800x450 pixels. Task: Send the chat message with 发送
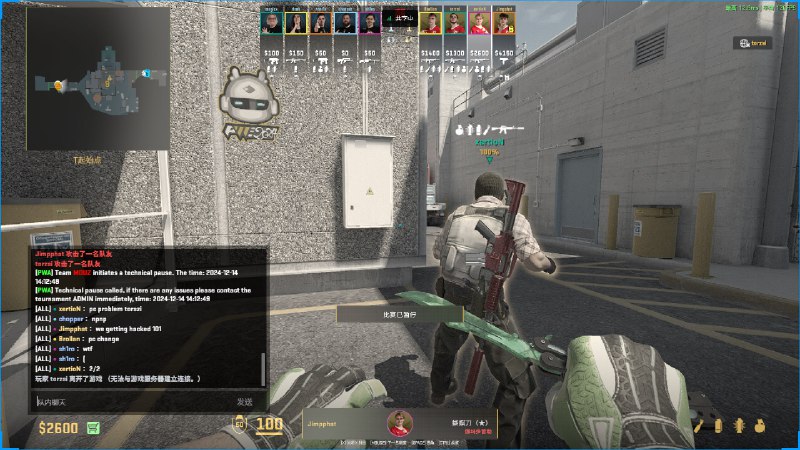coord(244,402)
